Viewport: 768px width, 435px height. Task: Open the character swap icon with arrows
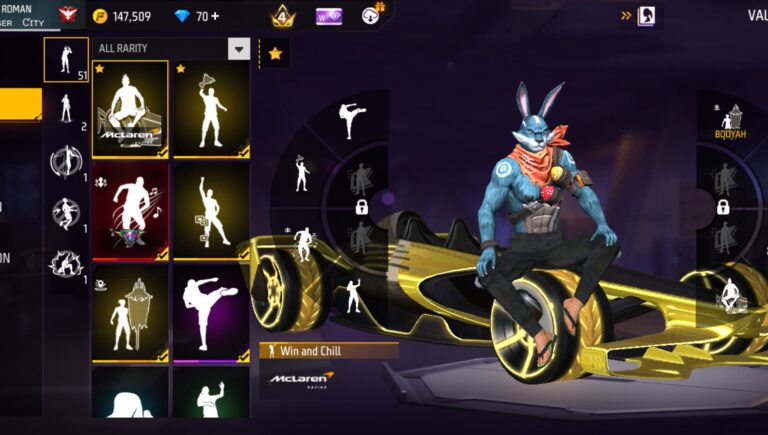639,15
